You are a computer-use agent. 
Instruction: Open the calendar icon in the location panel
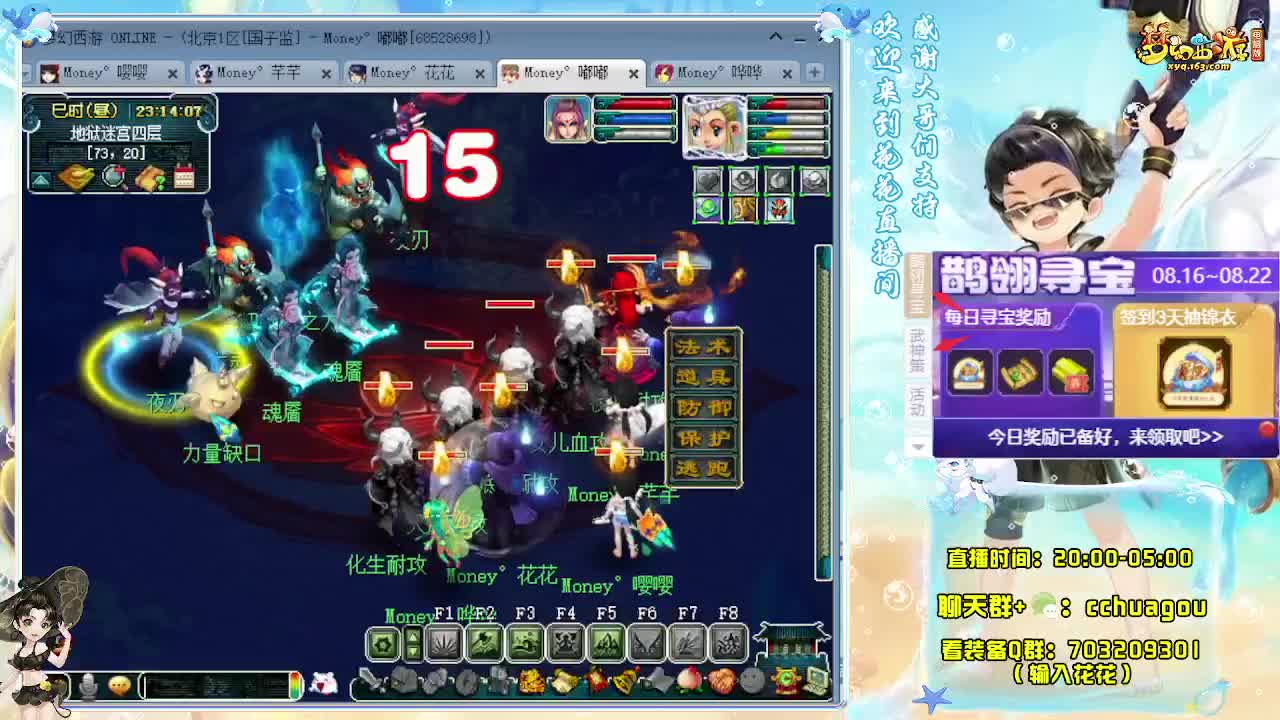point(184,176)
